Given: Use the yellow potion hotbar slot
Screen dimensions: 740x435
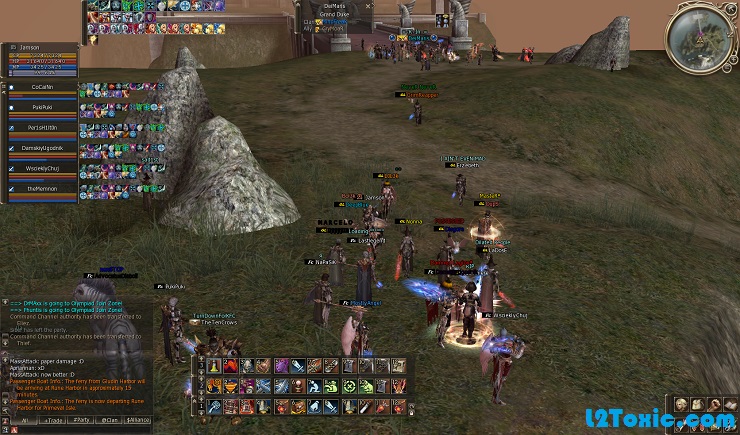Looking at the screenshot, I should [215, 366].
